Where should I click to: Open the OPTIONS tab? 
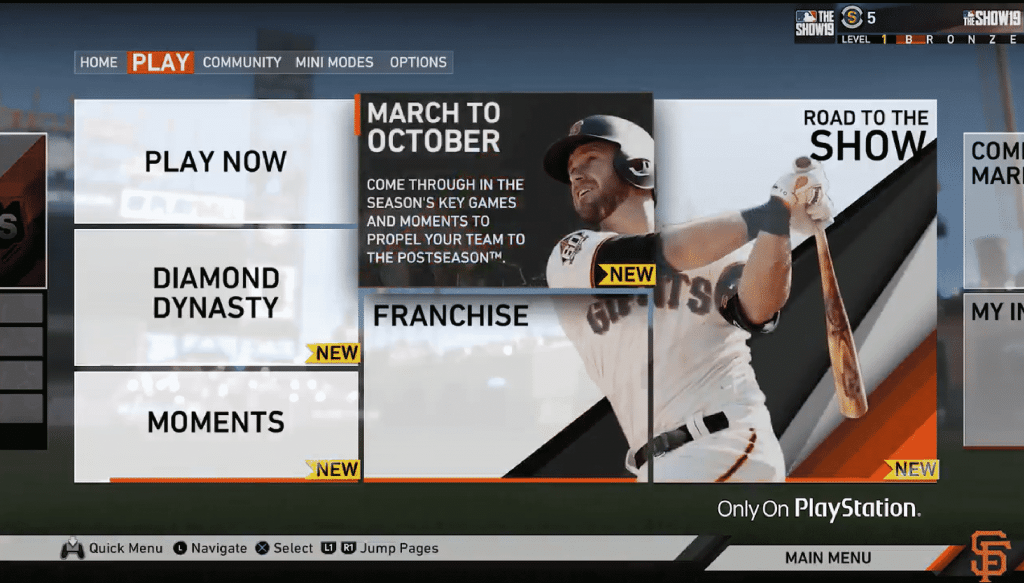[x=418, y=62]
